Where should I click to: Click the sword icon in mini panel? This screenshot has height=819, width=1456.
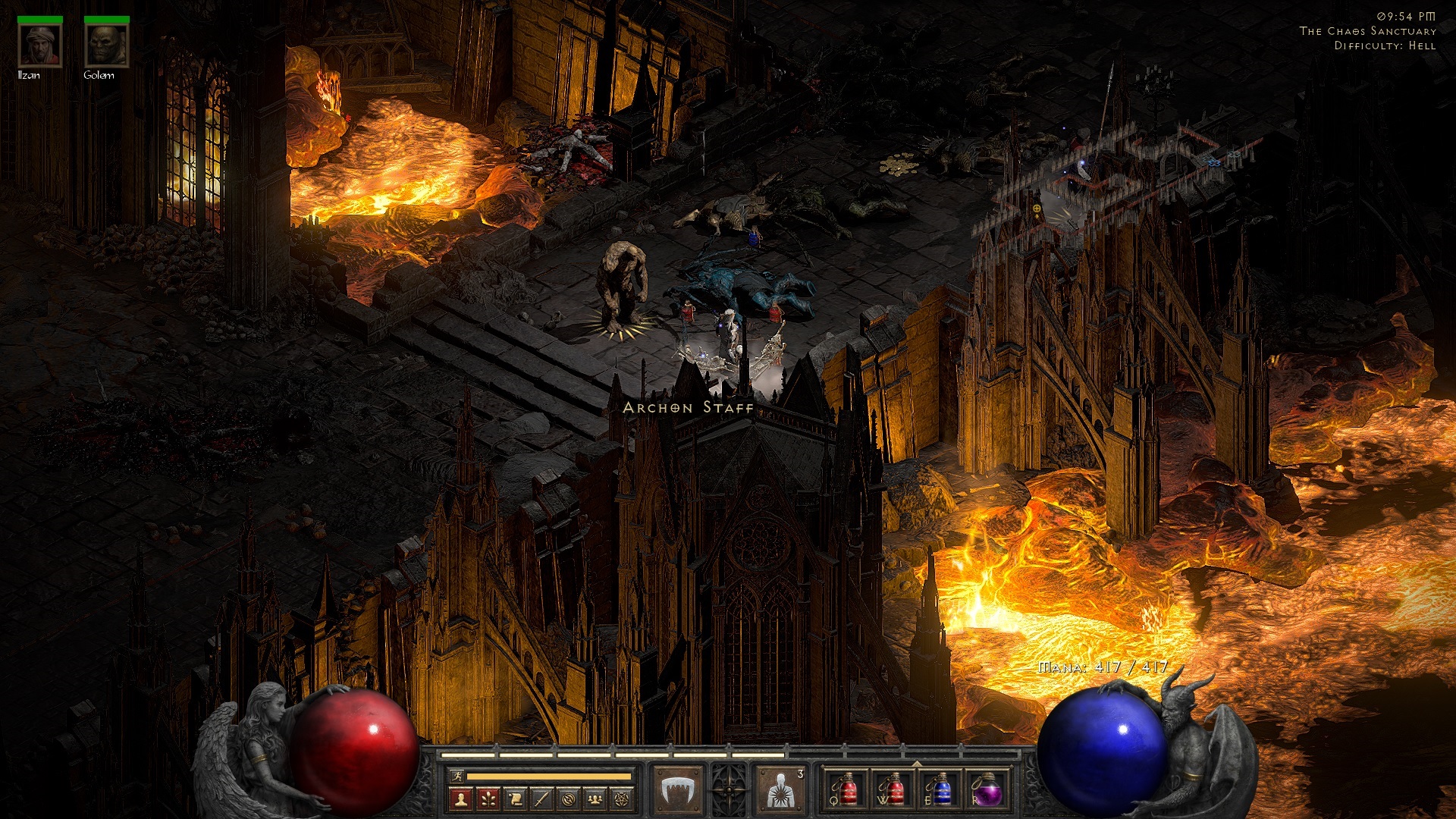pyautogui.click(x=541, y=799)
